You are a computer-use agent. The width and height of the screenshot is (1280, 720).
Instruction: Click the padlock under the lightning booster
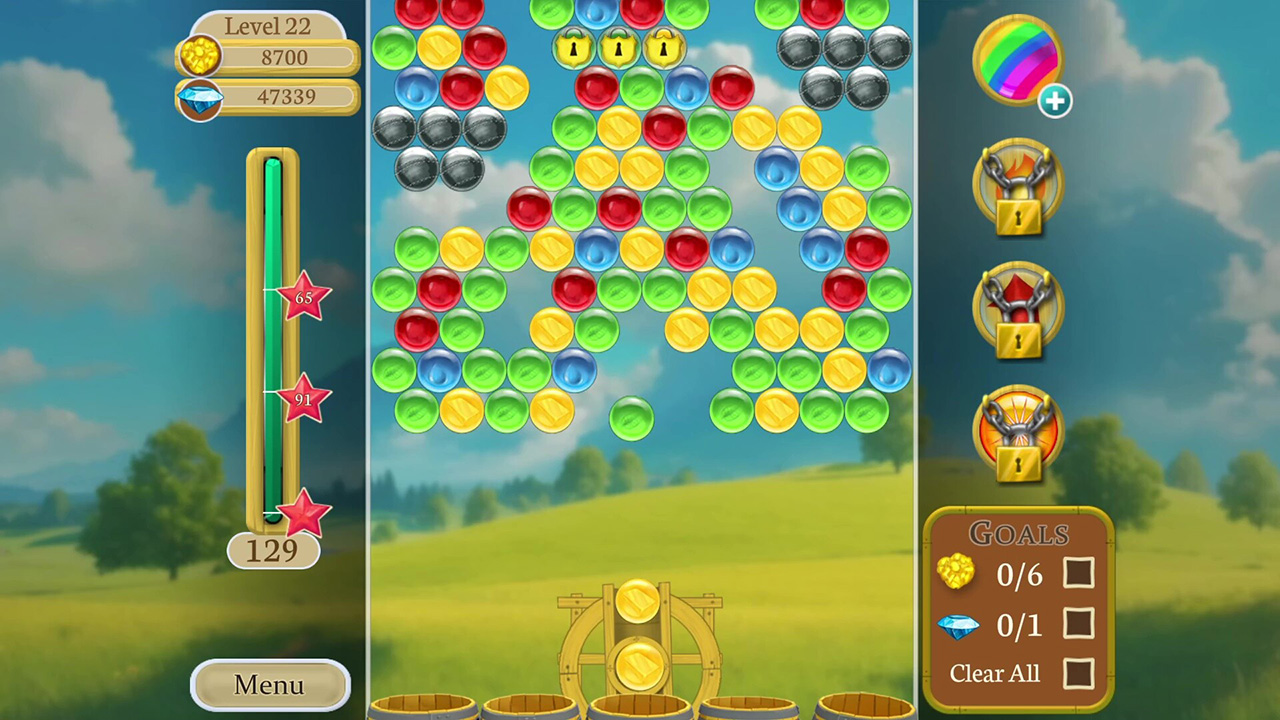pyautogui.click(x=1018, y=463)
